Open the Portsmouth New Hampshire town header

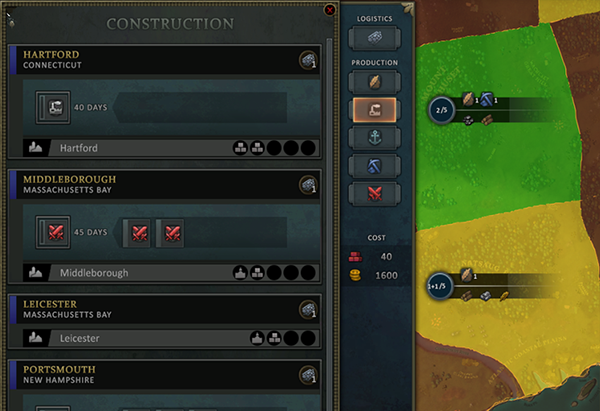[150, 374]
